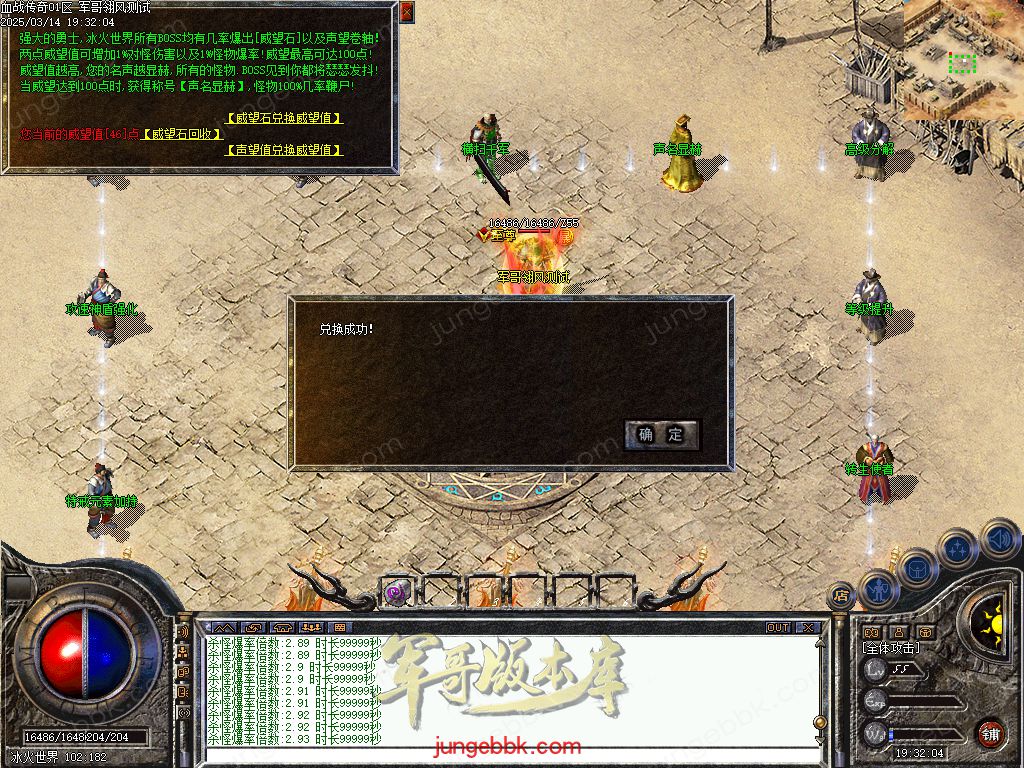Select the 威望石回收 option
The image size is (1024, 768).
tap(181, 134)
